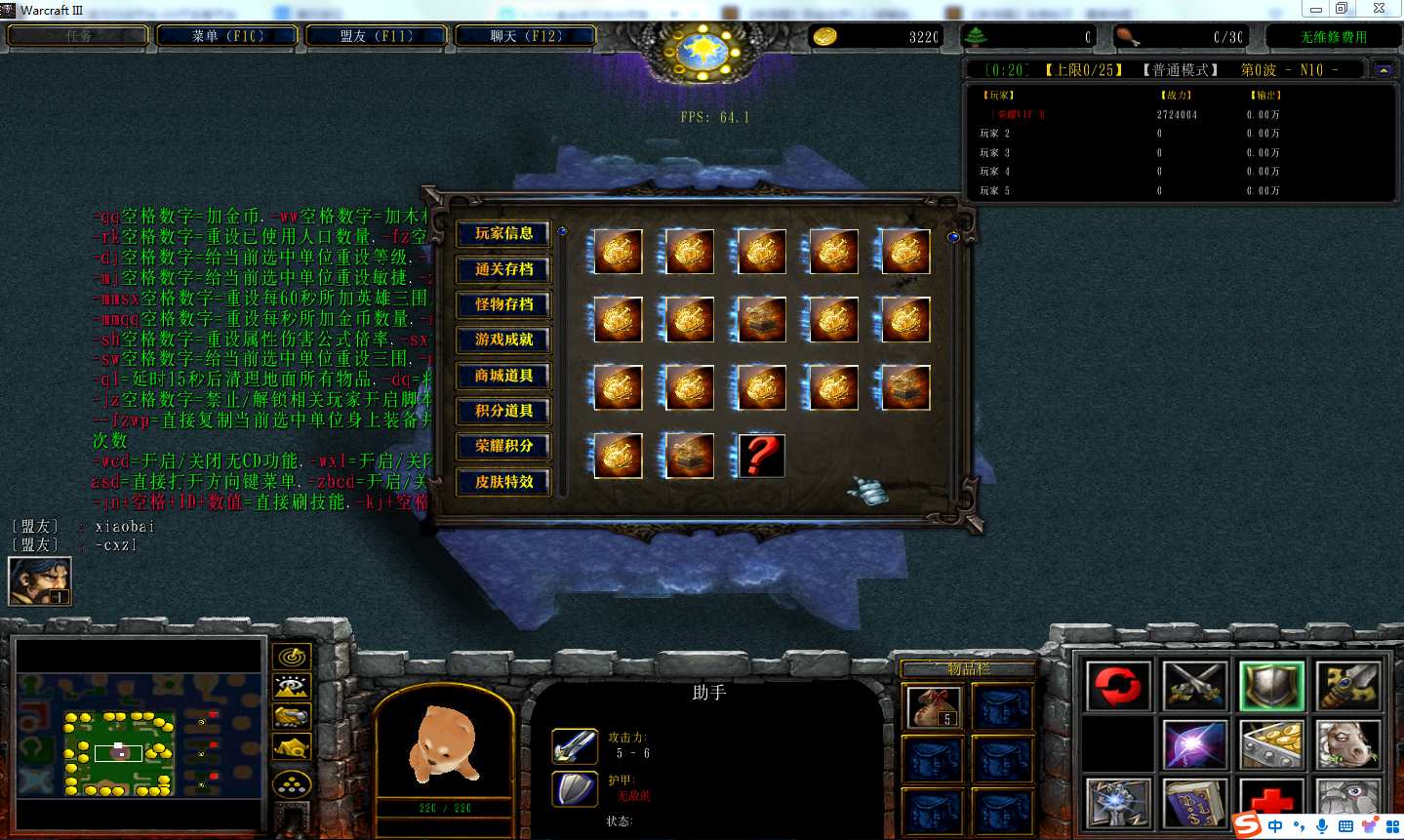Activate the red circular arrows command
The width and height of the screenshot is (1404, 840).
coord(1117,686)
